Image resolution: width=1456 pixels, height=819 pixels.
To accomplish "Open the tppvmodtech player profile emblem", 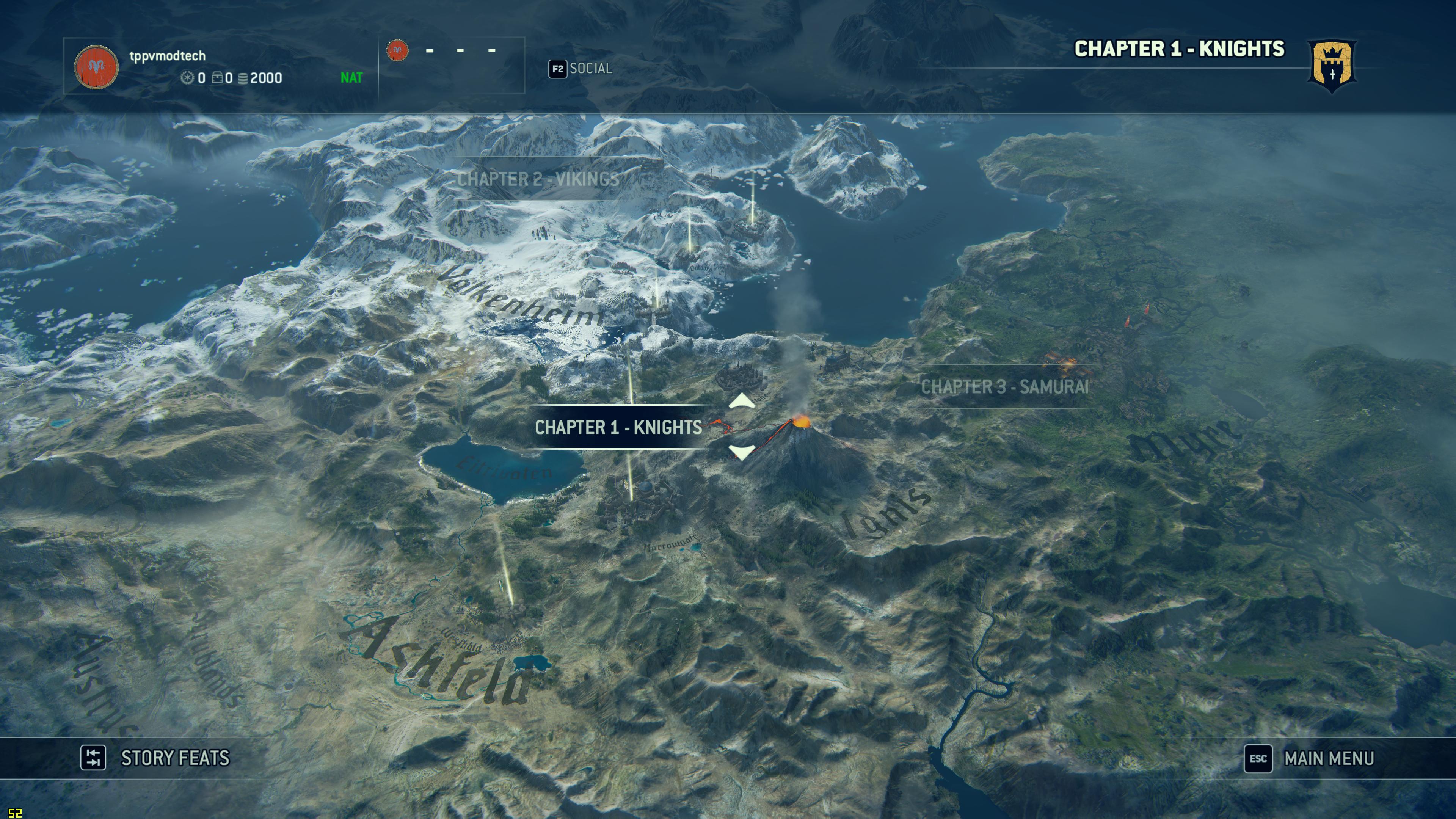I will click(x=96, y=67).
